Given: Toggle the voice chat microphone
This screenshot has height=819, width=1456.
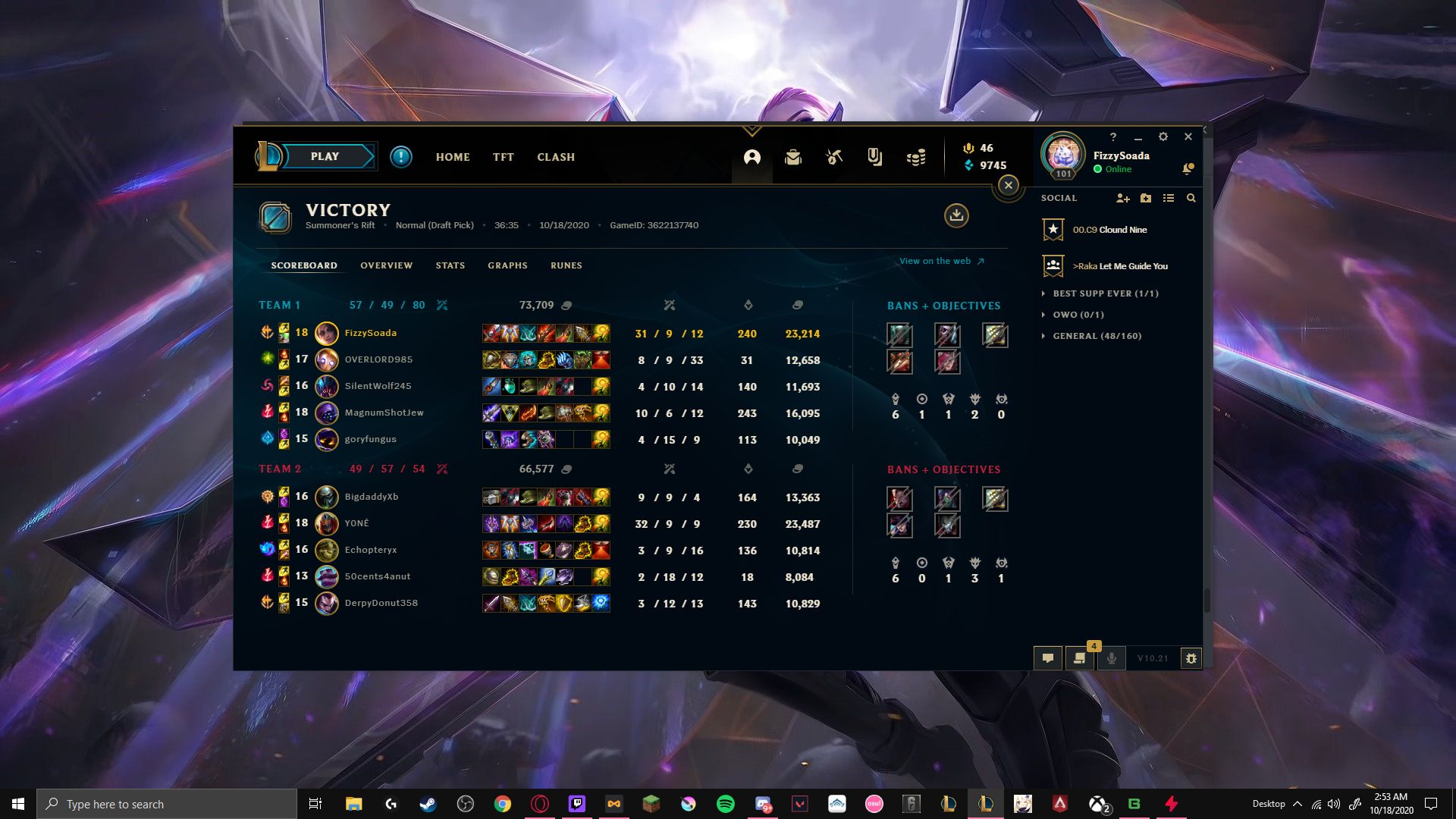Looking at the screenshot, I should pyautogui.click(x=1112, y=658).
